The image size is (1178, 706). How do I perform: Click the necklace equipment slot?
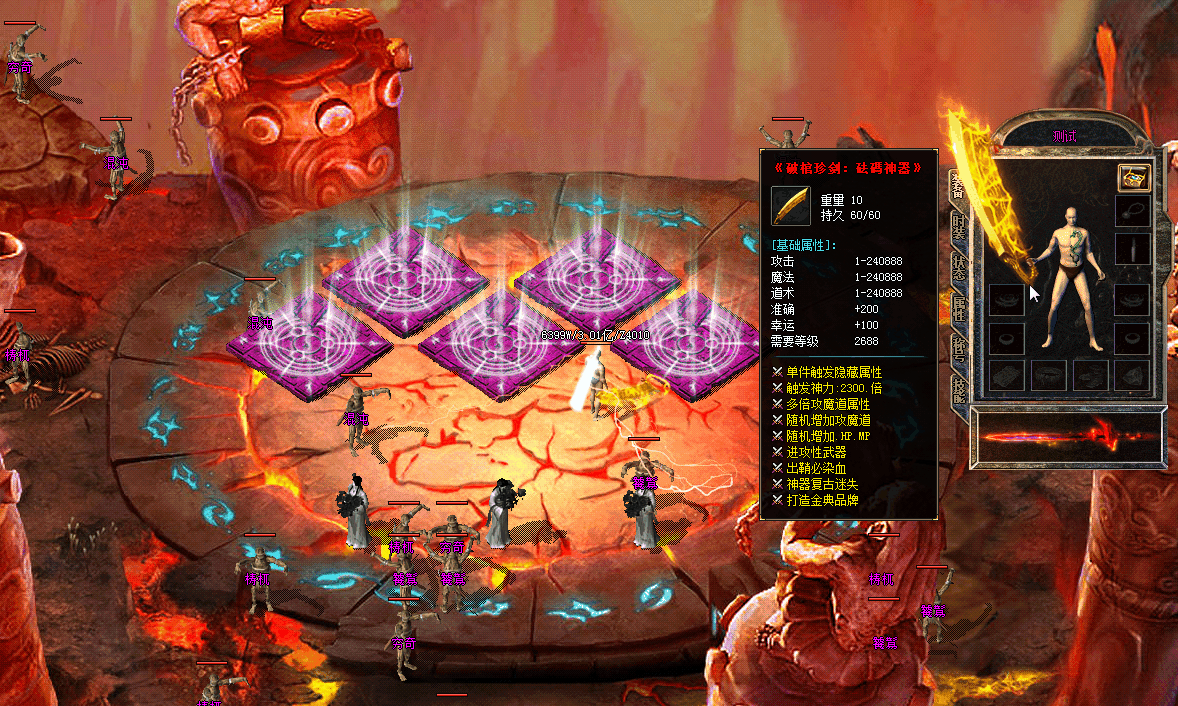coord(1132,212)
